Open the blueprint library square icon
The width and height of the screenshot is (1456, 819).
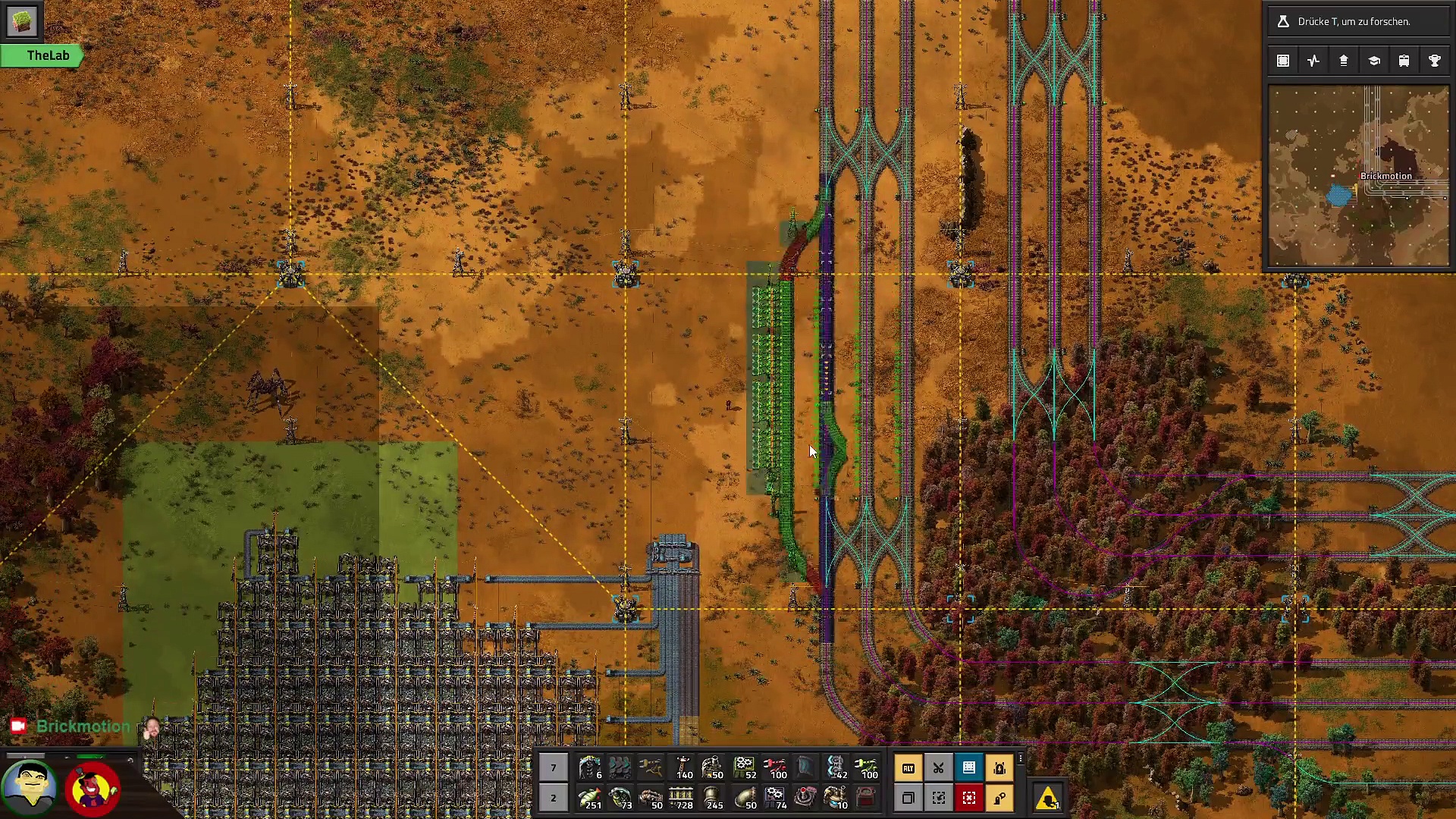(x=1283, y=61)
